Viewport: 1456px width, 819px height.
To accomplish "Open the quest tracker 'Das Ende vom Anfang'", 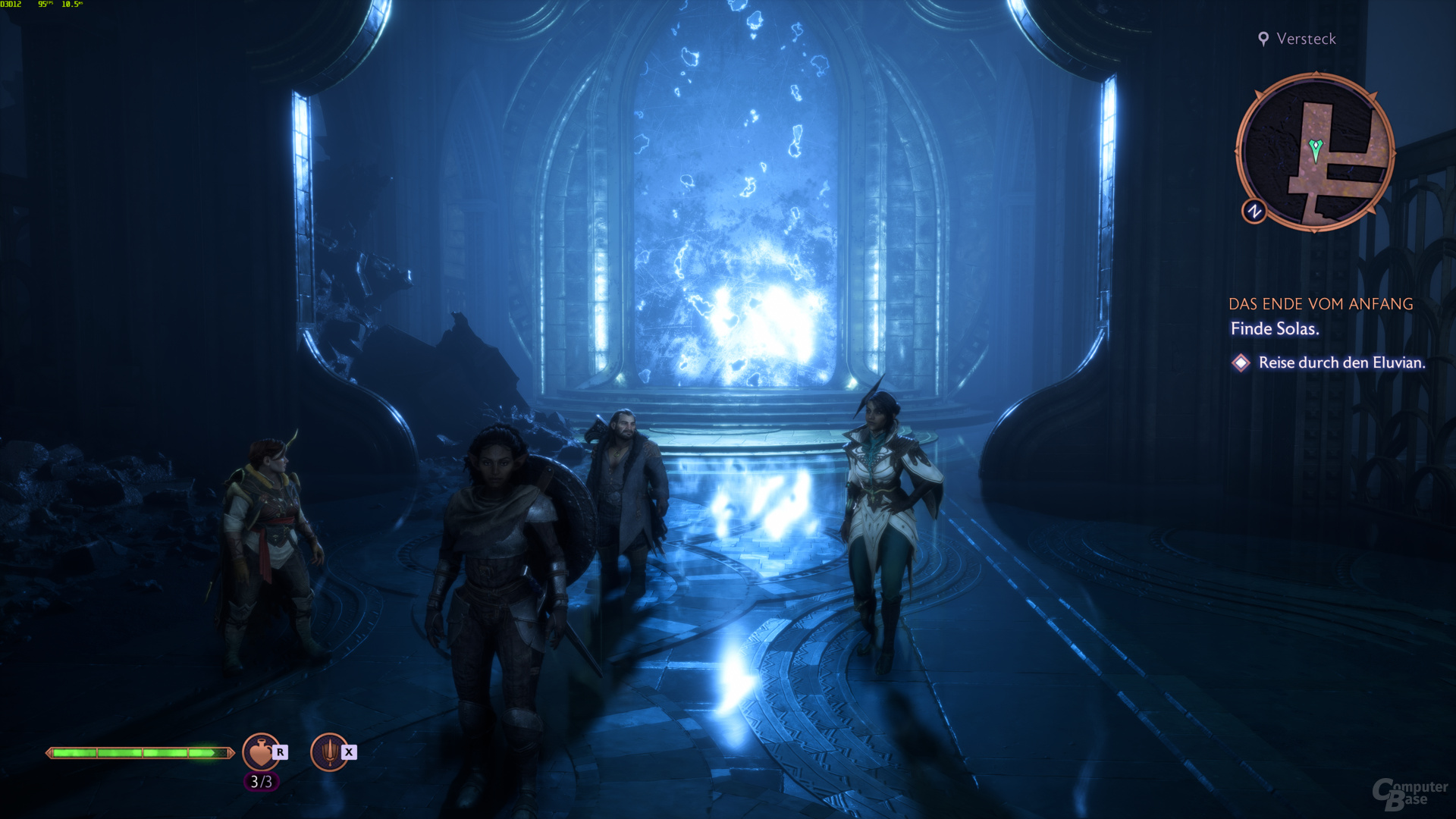I will (x=1320, y=304).
